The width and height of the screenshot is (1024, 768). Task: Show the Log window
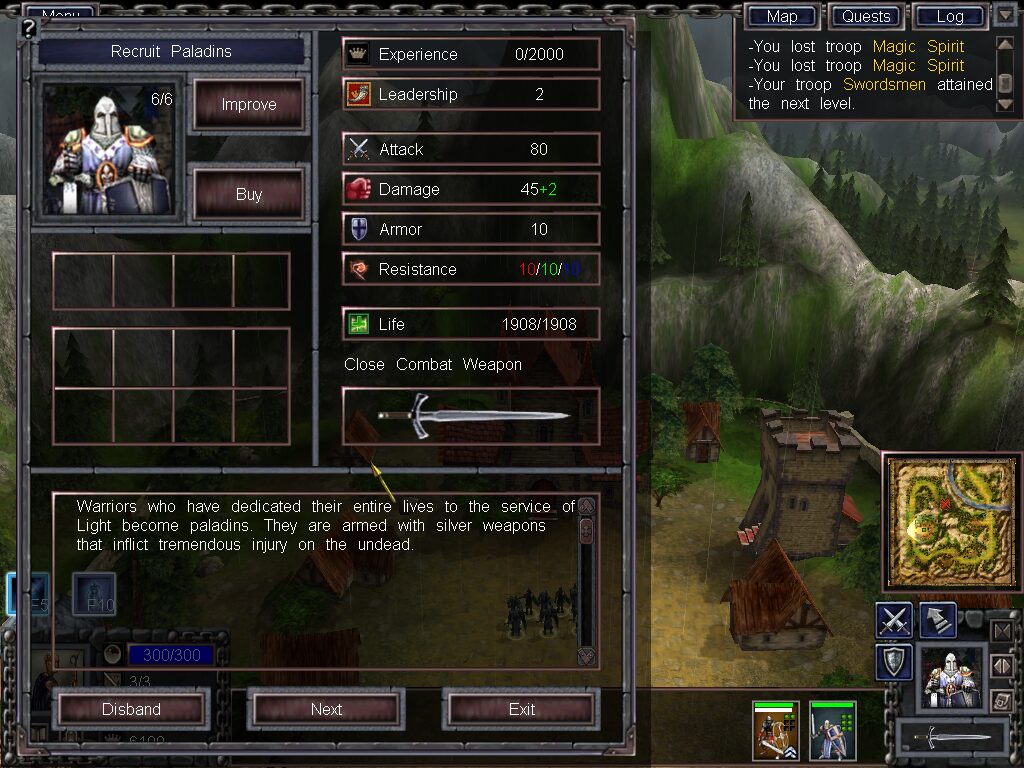click(x=949, y=16)
